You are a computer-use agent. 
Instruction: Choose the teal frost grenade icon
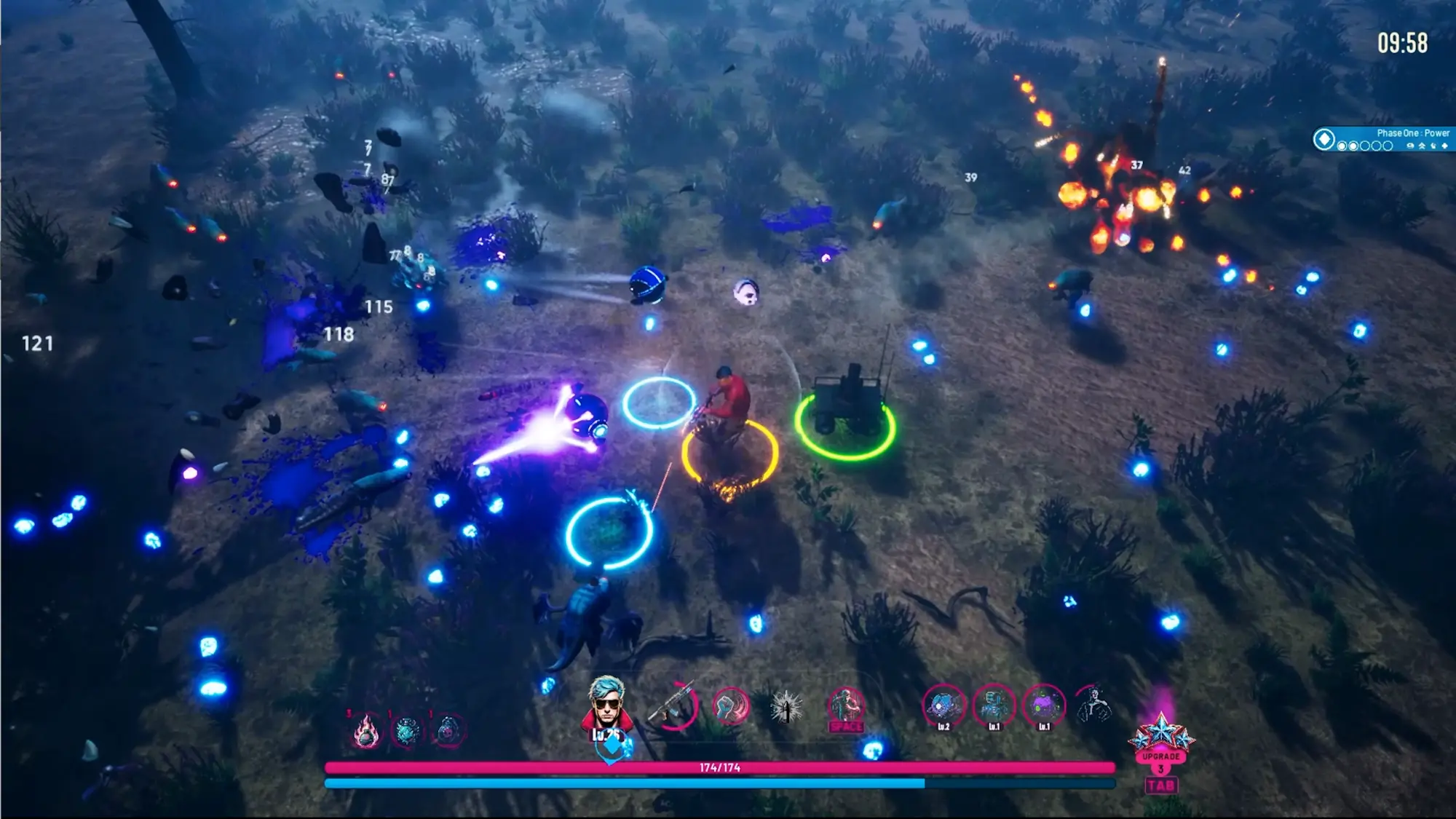(407, 730)
